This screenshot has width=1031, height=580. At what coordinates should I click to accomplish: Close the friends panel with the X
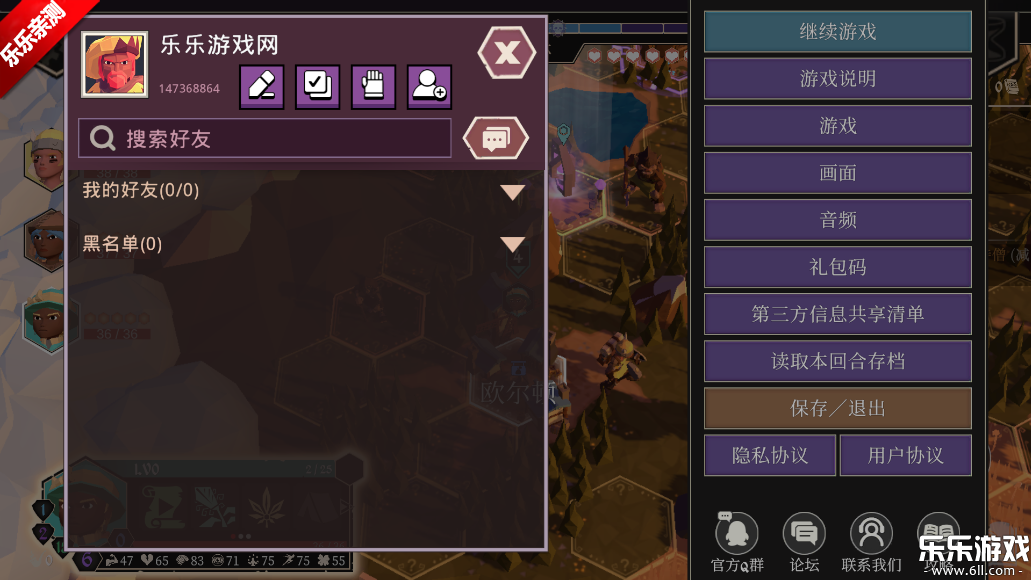(507, 53)
